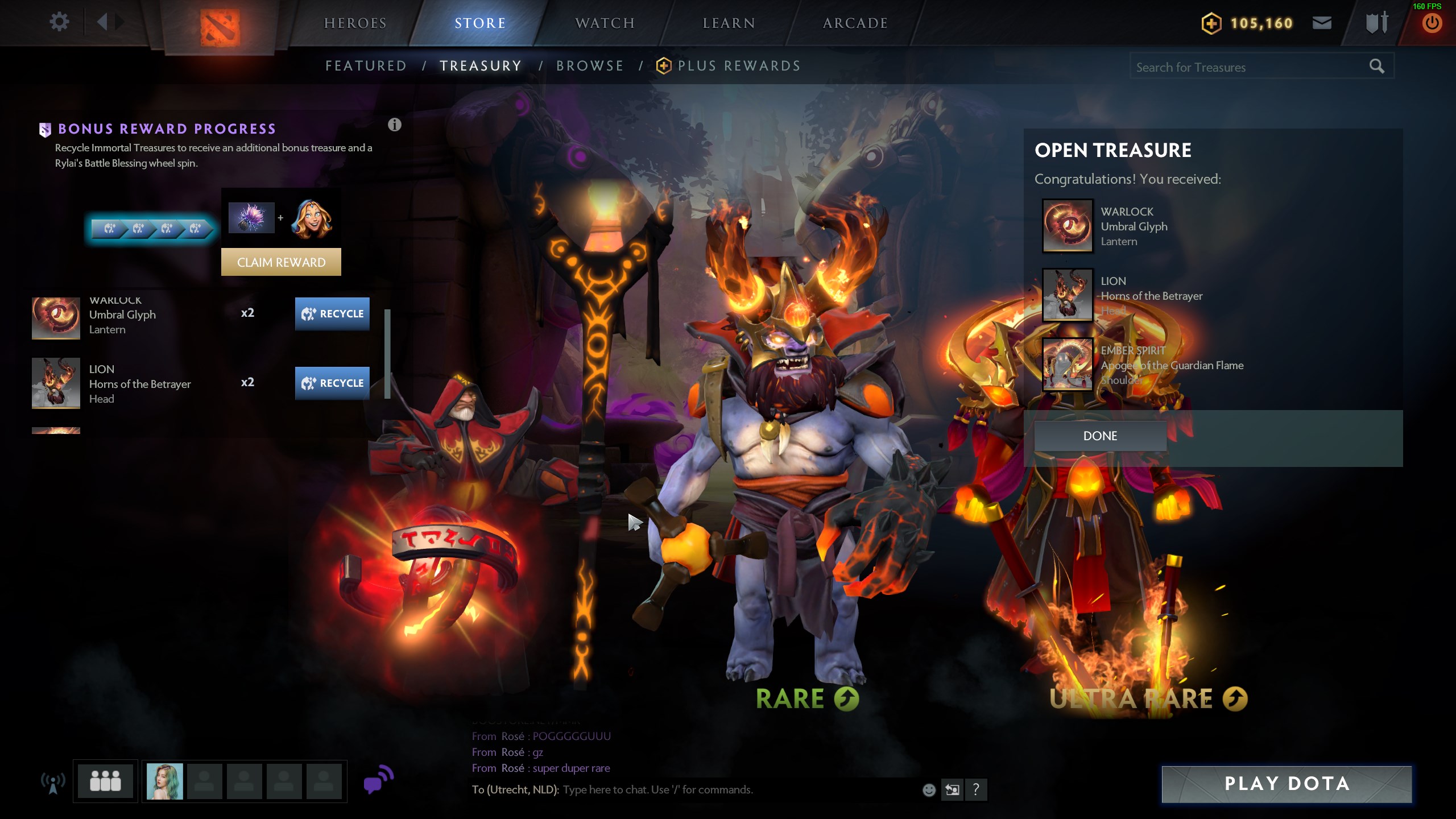This screenshot has width=1456, height=819.
Task: Show bonus reward info tooltip icon
Action: pos(395,125)
